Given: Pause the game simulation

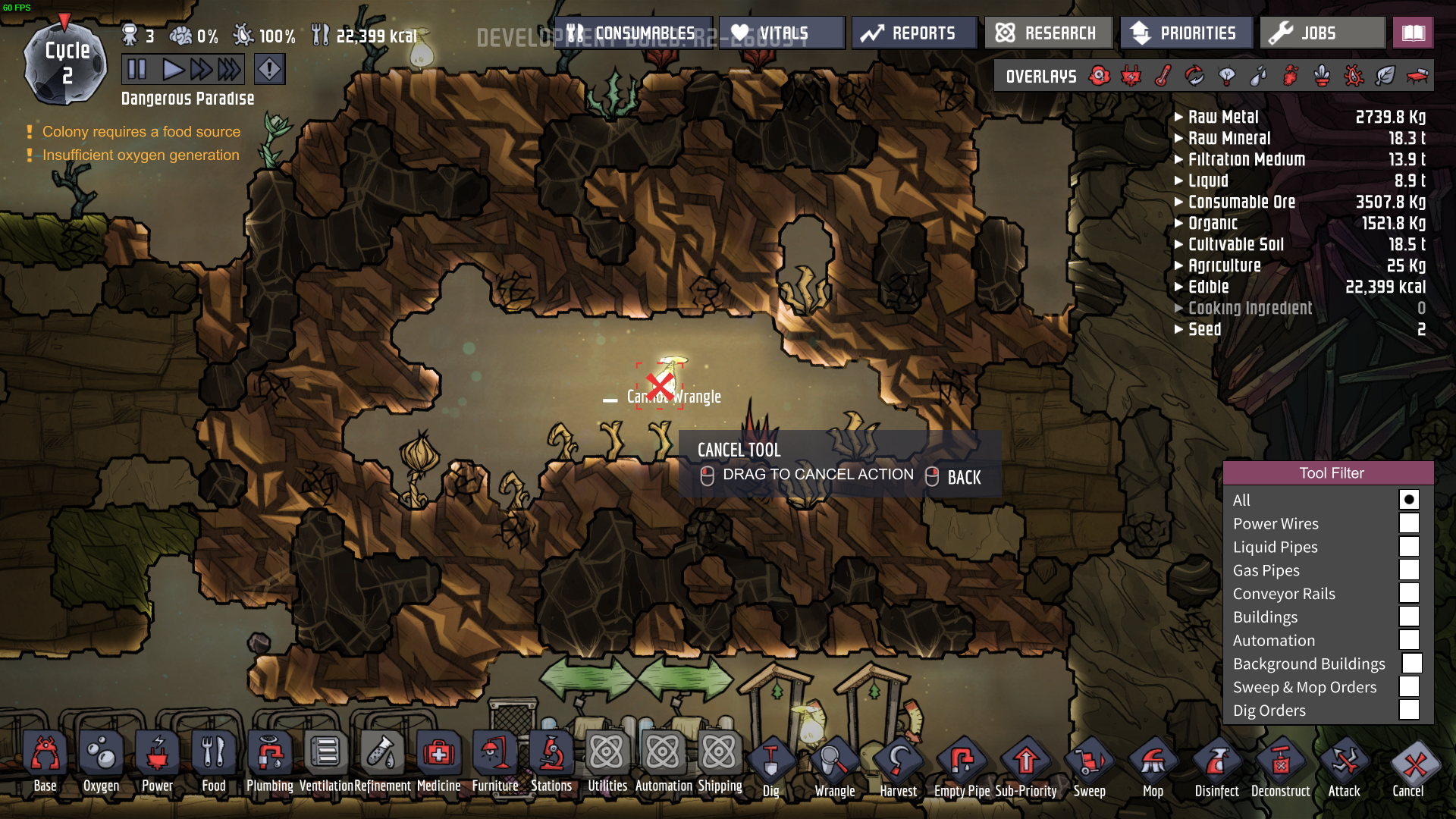Looking at the screenshot, I should [x=137, y=70].
